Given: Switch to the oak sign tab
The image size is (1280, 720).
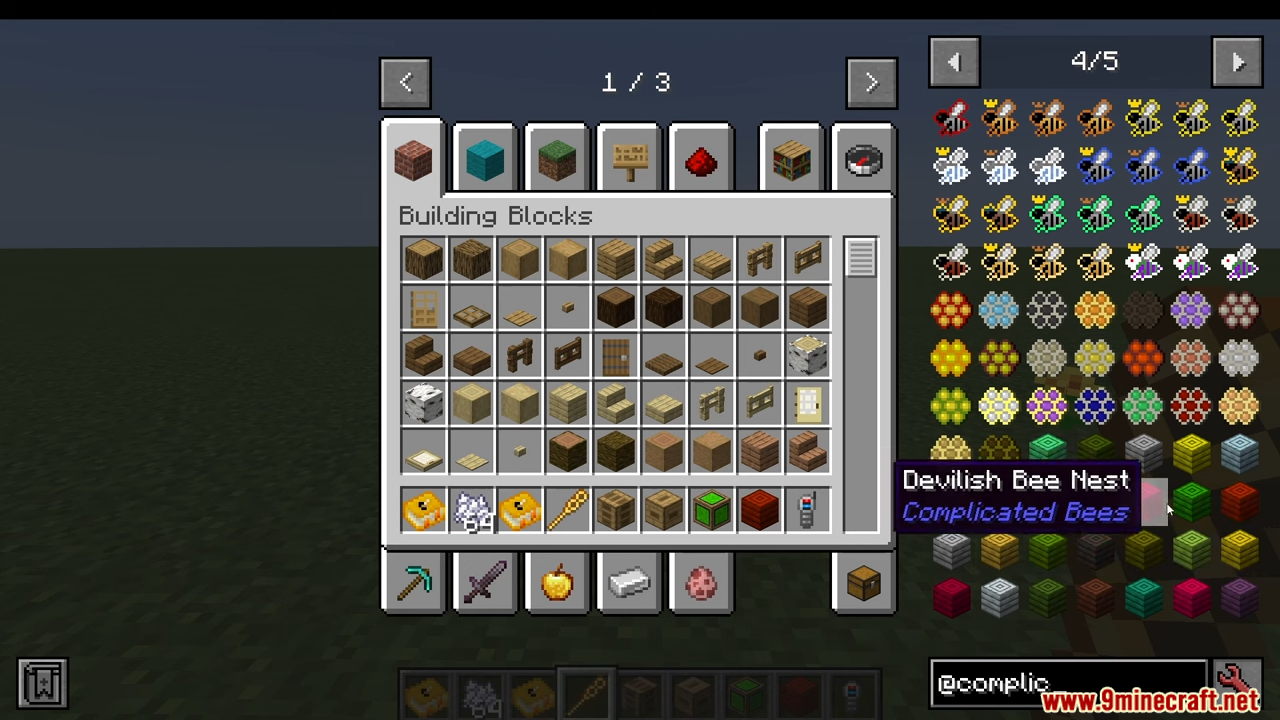Looking at the screenshot, I should pos(629,160).
